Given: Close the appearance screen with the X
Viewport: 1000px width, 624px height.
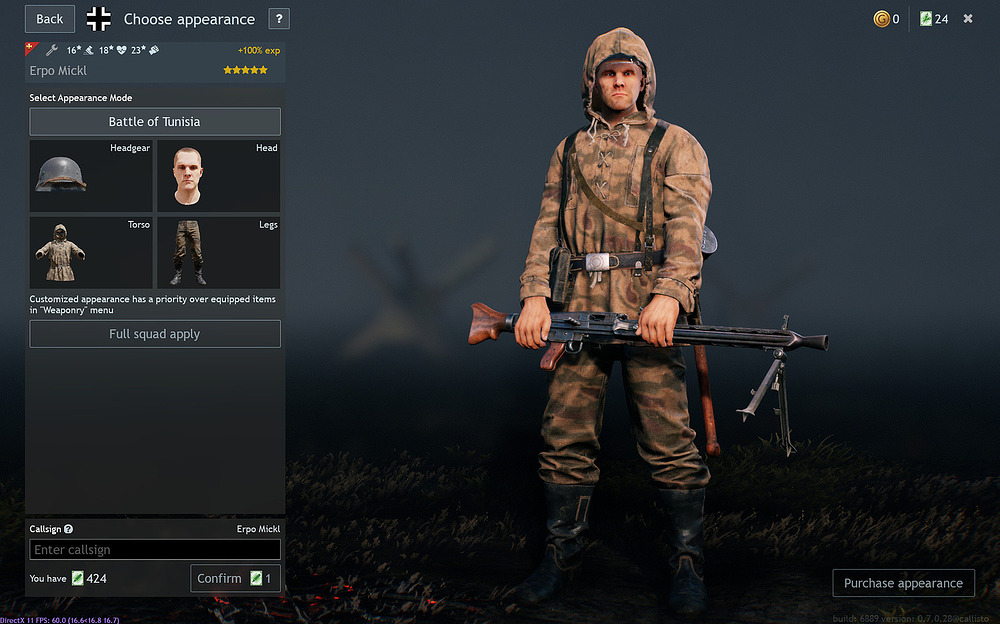Looking at the screenshot, I should [968, 19].
